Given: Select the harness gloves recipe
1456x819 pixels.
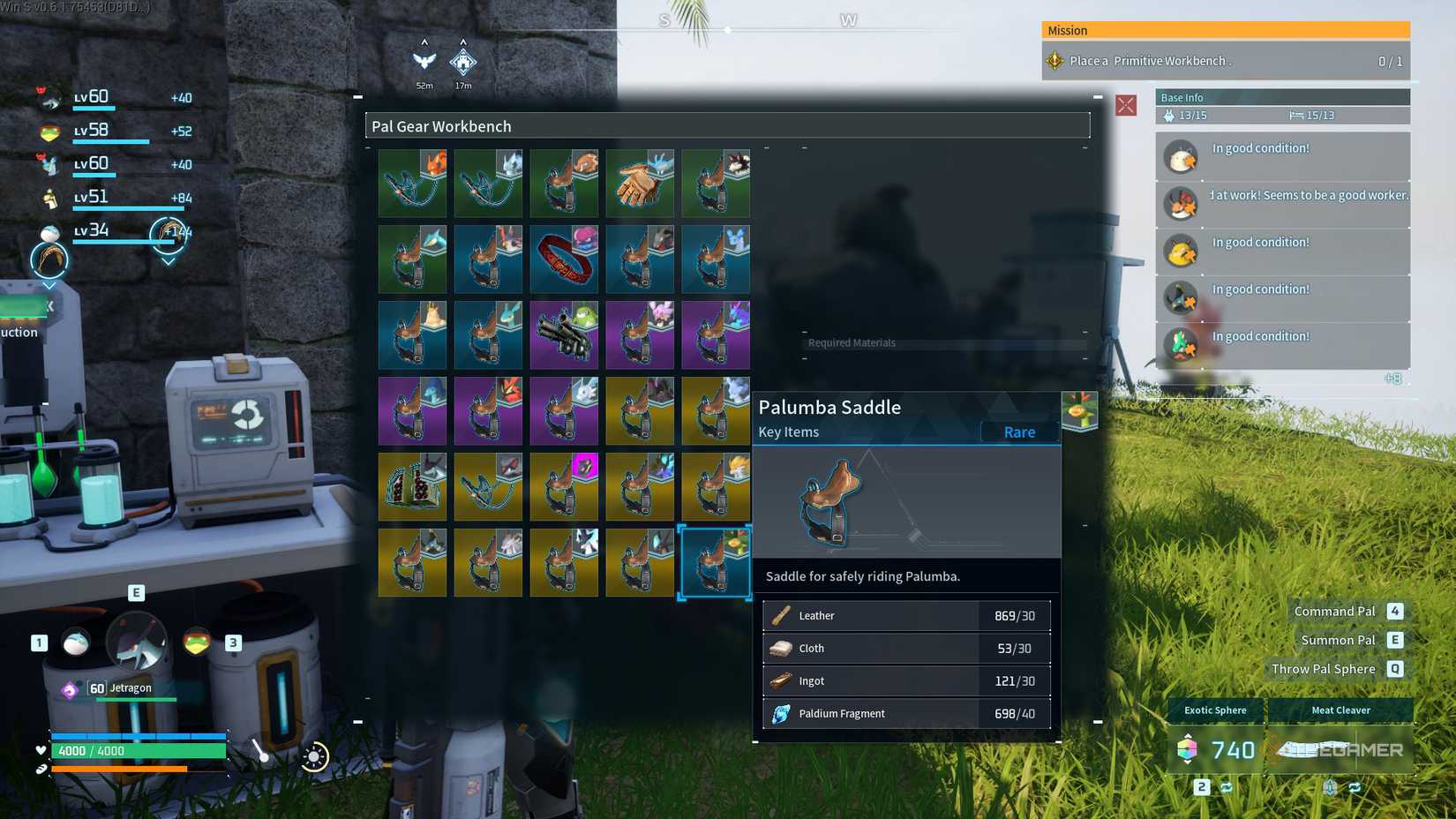Looking at the screenshot, I should tap(640, 183).
